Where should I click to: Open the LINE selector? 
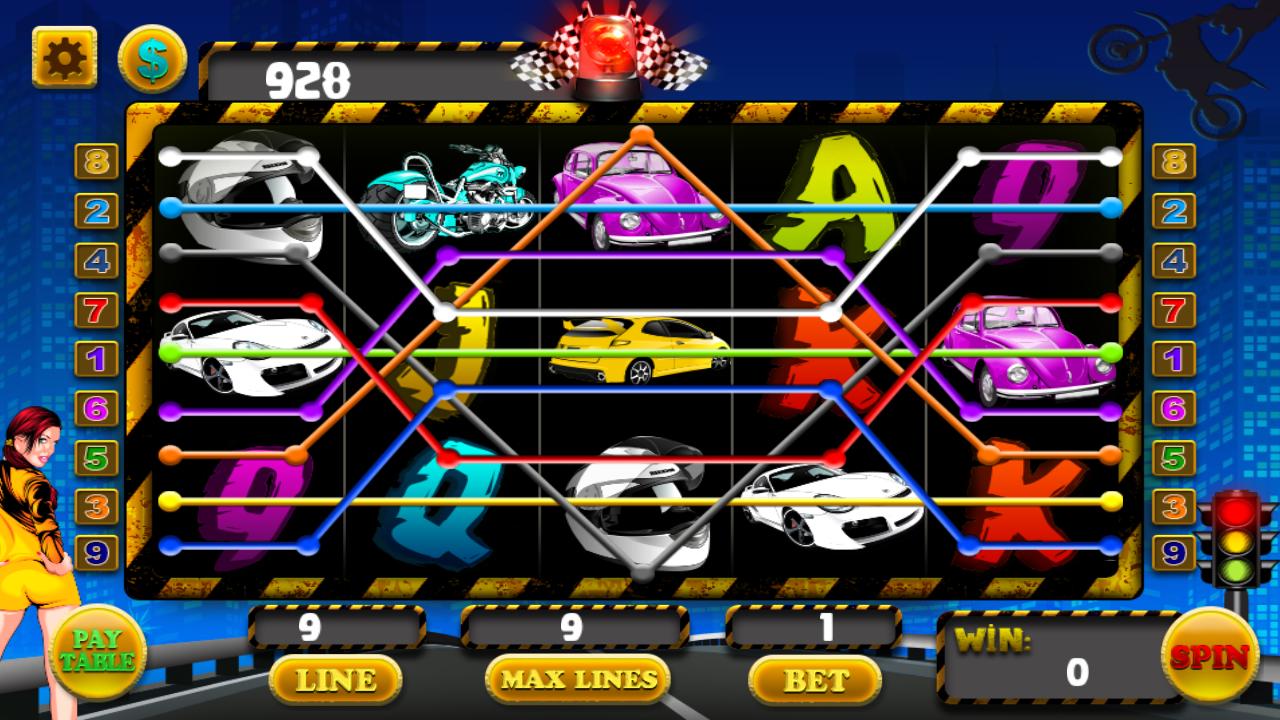[337, 678]
